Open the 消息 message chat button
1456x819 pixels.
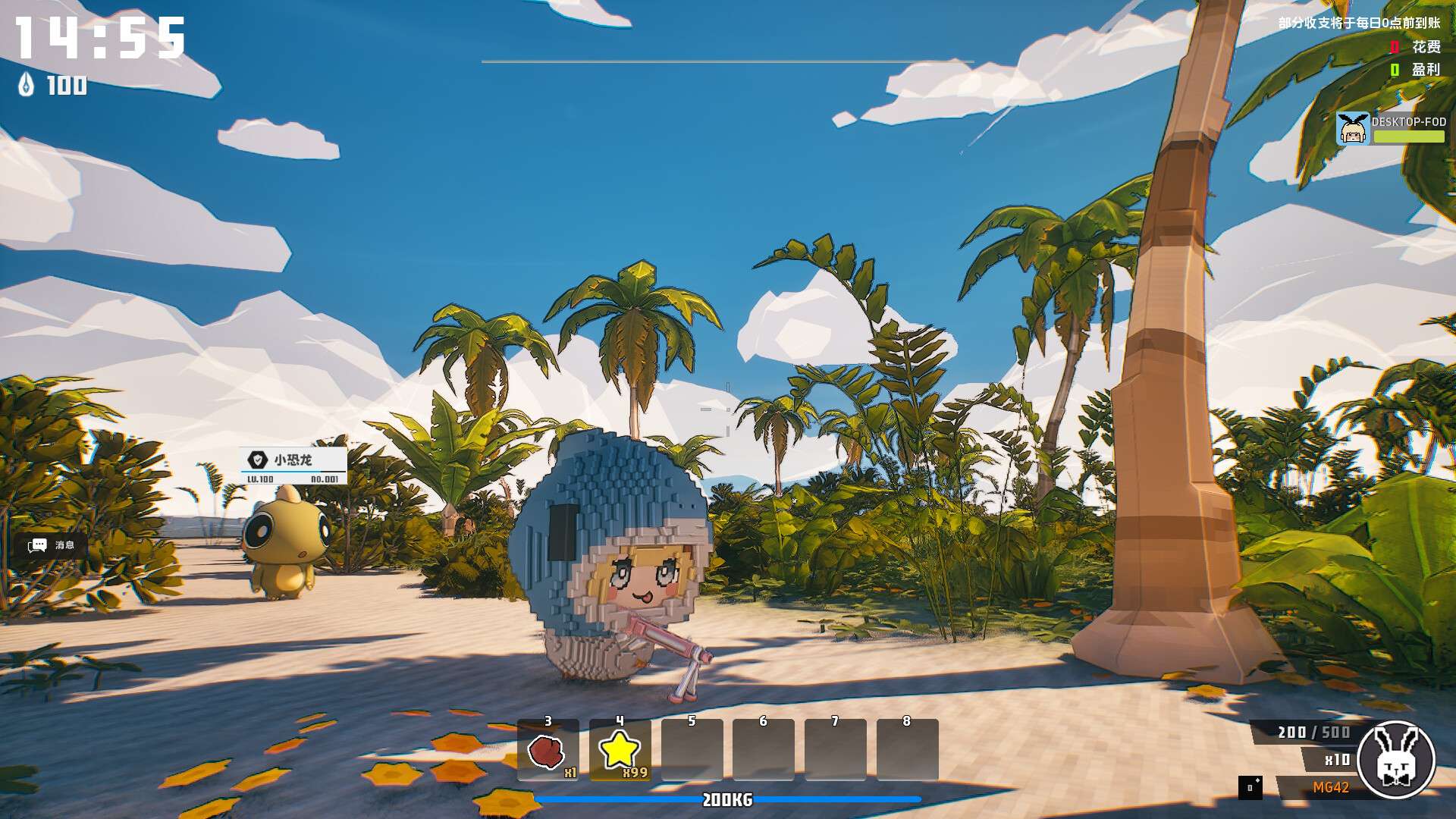(x=52, y=545)
